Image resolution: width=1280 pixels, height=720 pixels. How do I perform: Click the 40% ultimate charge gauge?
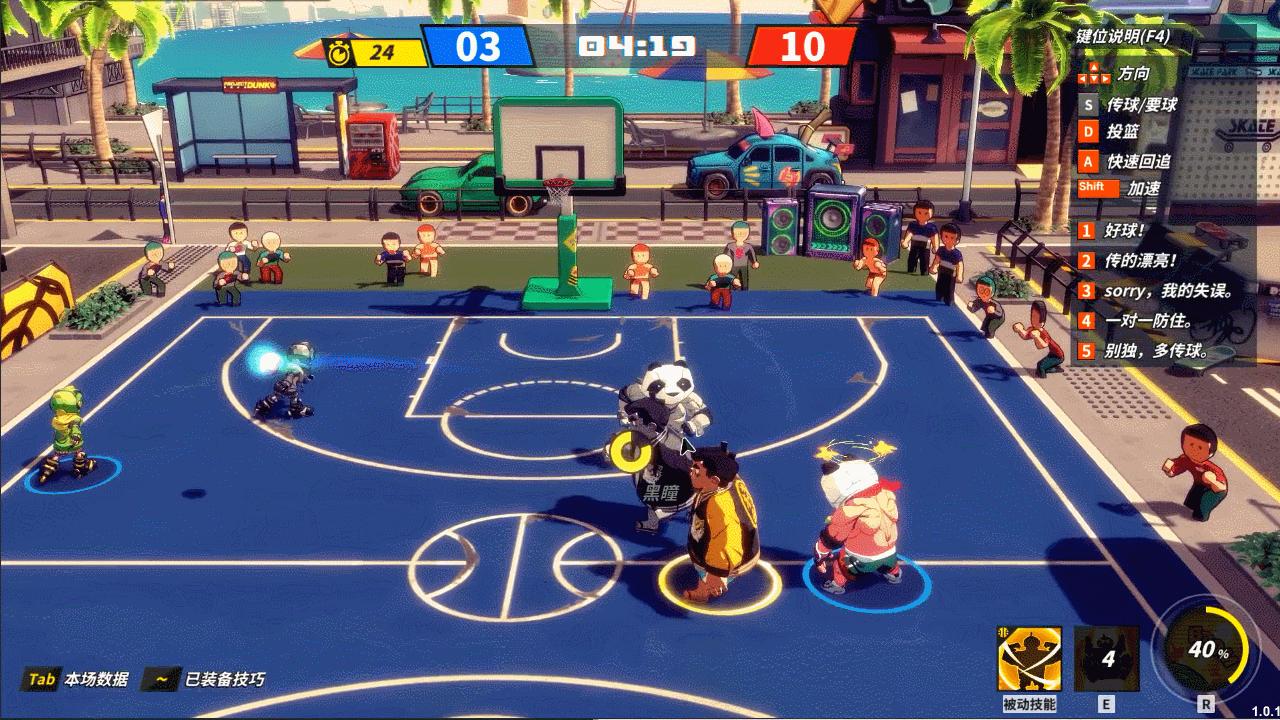click(x=1207, y=650)
